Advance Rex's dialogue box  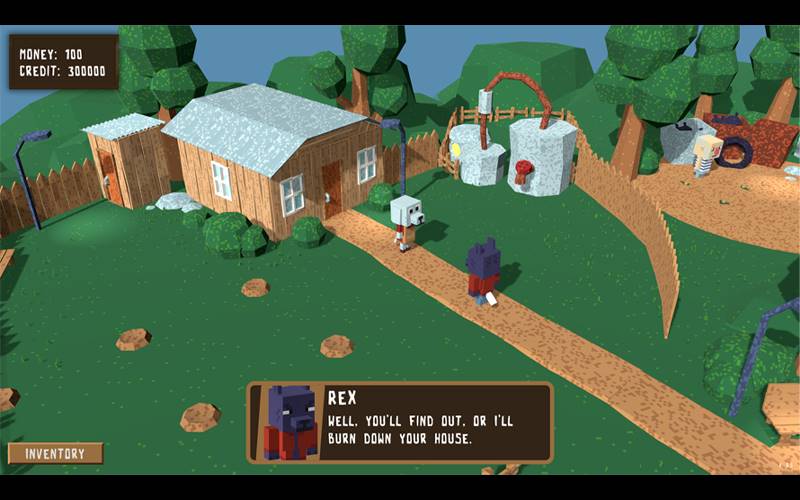coord(400,423)
